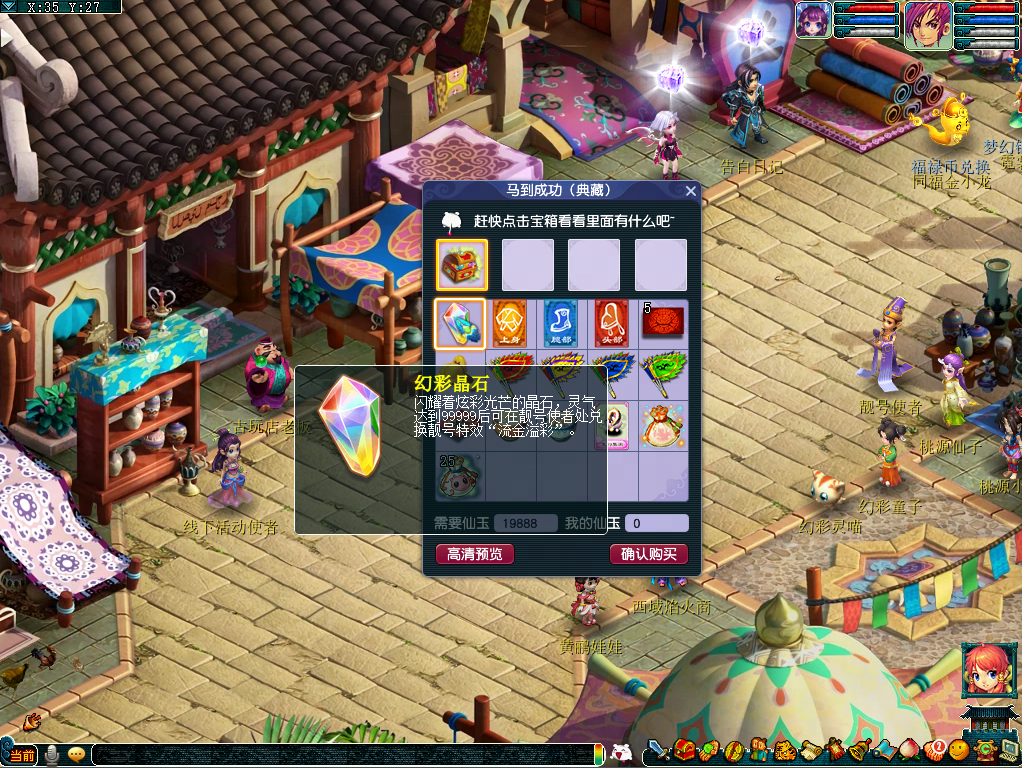Select the orange 上身 clothing card
This screenshot has height=768, width=1022.
[x=510, y=323]
